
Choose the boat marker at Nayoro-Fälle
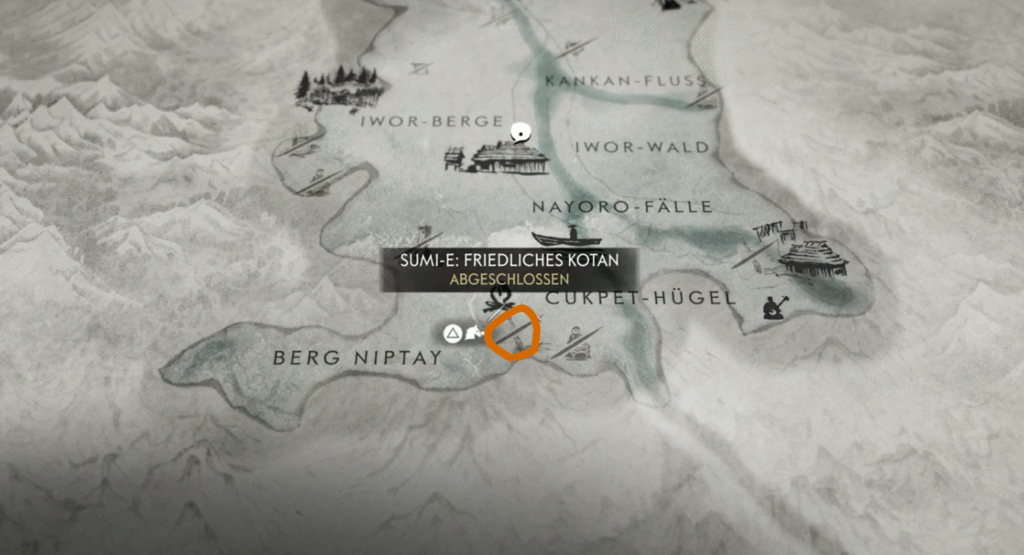(x=567, y=238)
